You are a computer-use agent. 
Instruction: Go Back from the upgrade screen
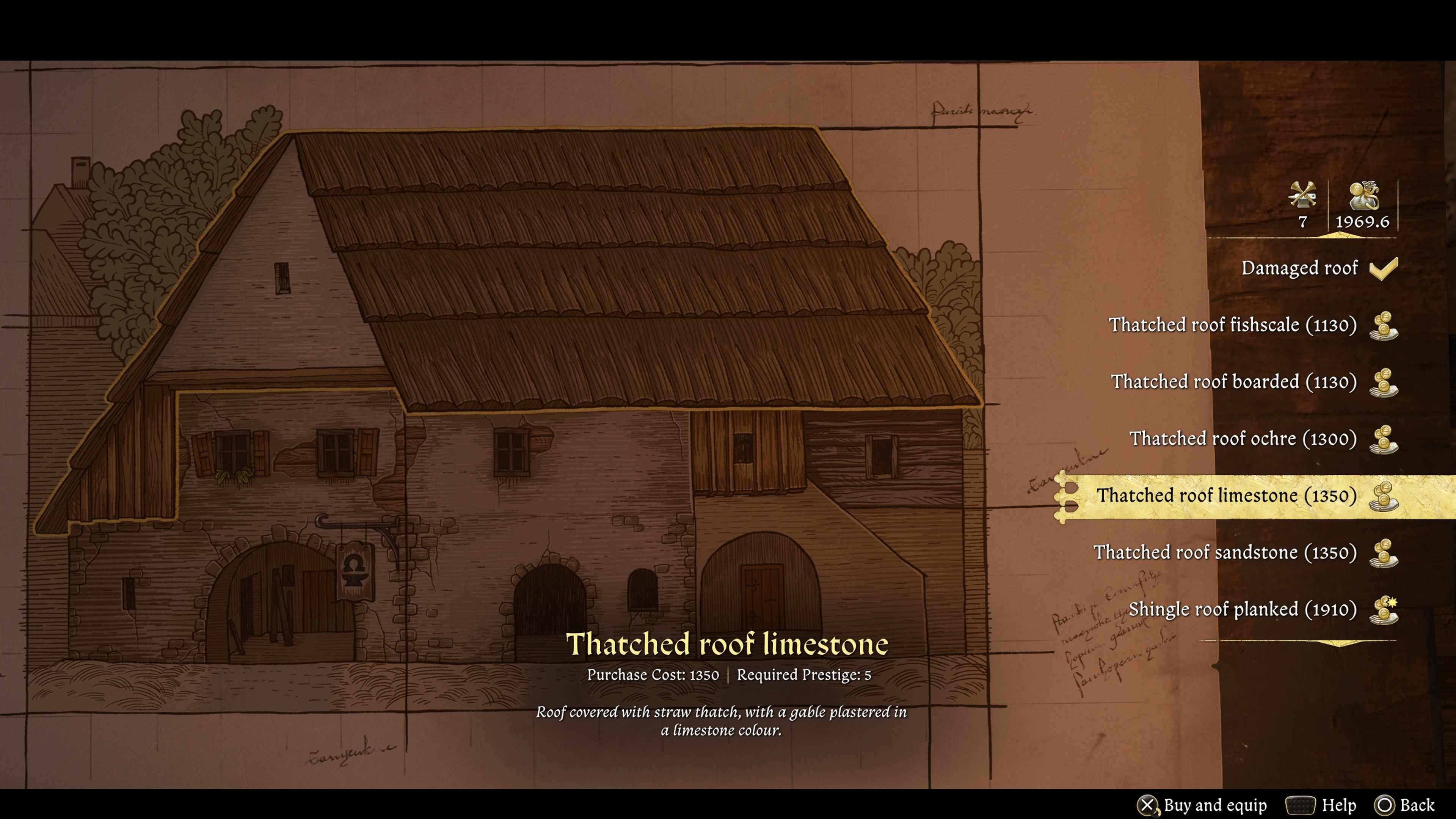click(x=1404, y=805)
